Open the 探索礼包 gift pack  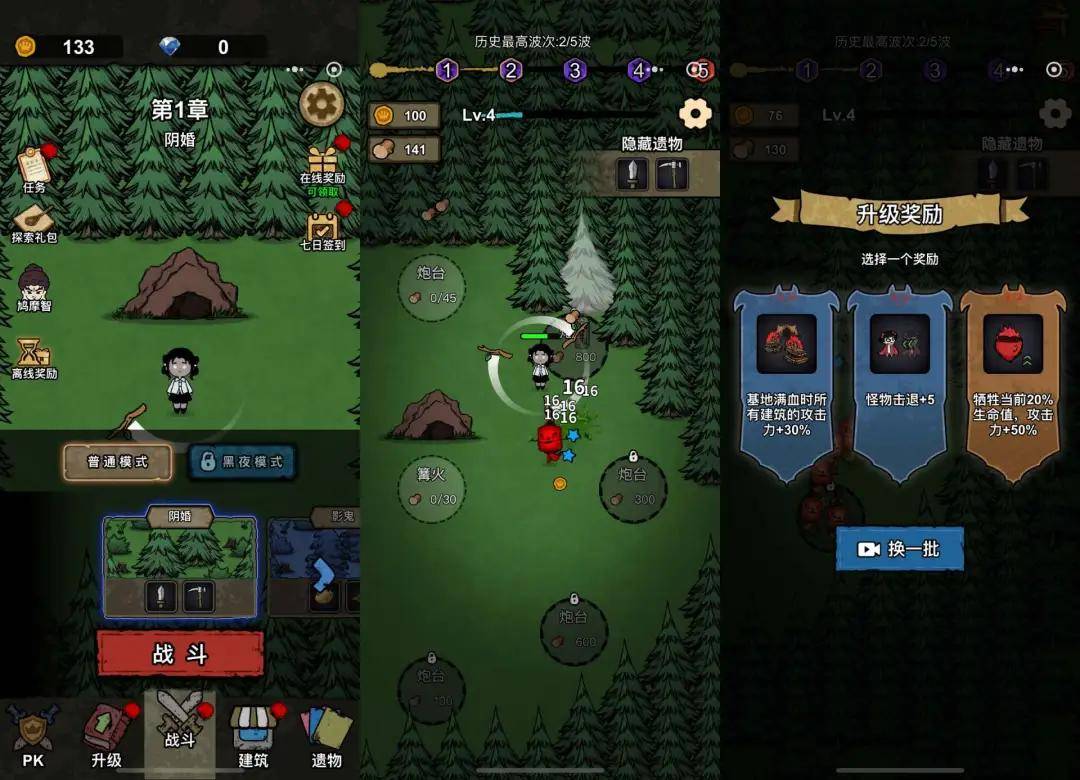click(x=34, y=223)
